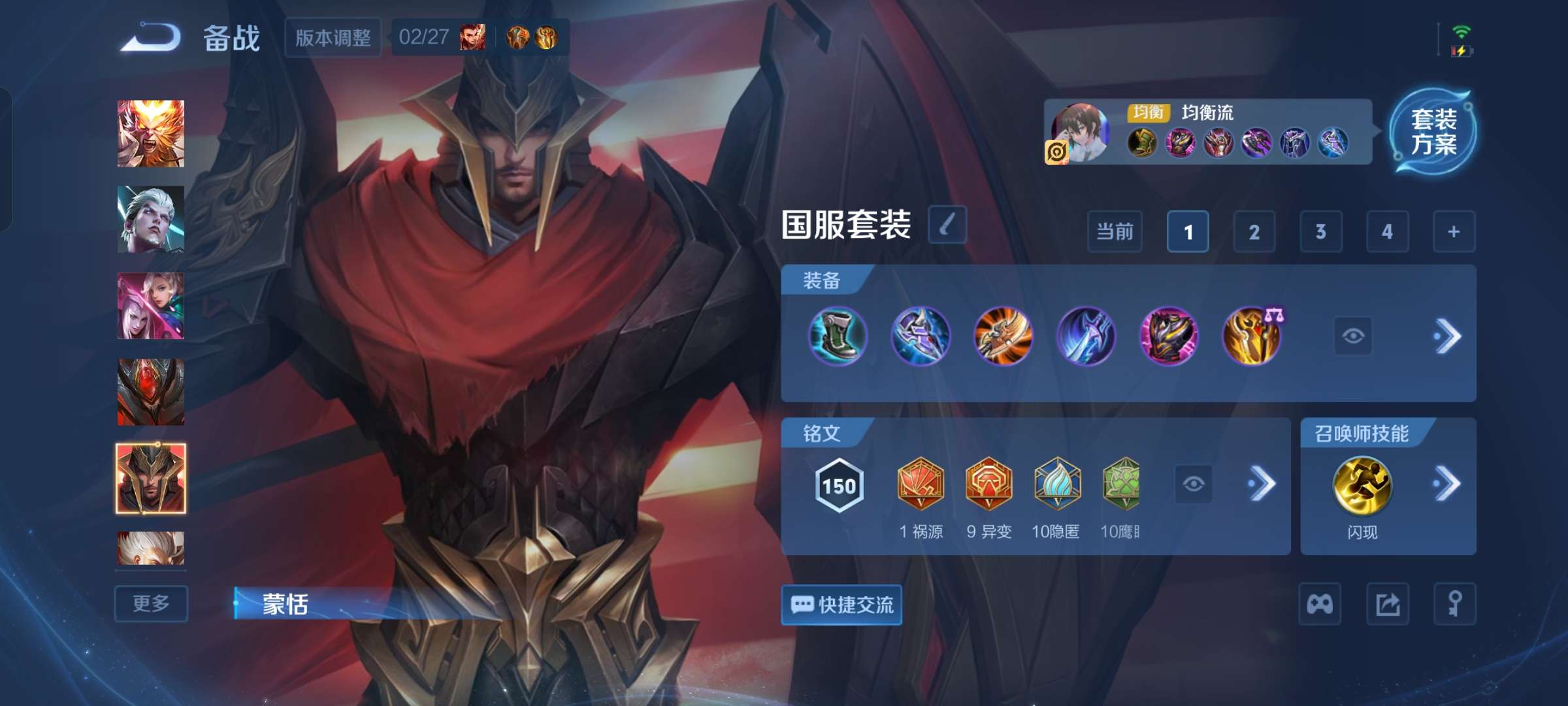Select the 当前 loadout tab
Screen dimensions: 1568x706
[1114, 232]
